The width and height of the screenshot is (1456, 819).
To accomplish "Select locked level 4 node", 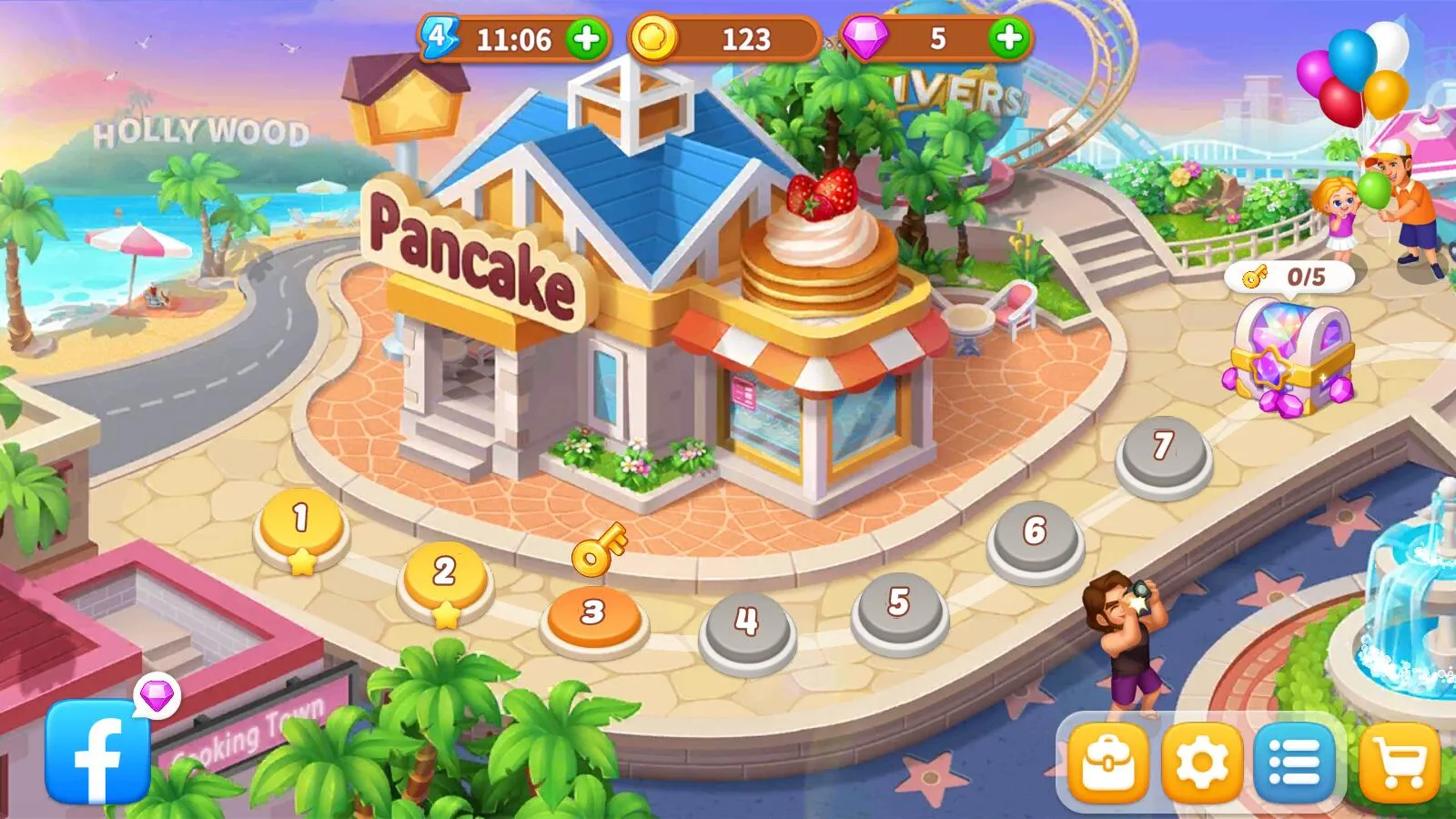I will (747, 625).
